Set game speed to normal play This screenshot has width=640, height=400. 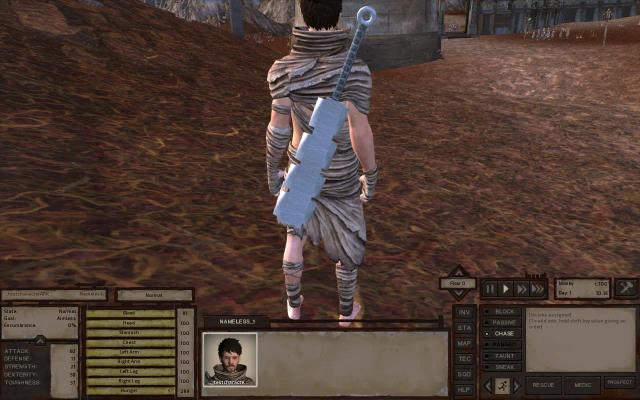pyautogui.click(x=506, y=289)
